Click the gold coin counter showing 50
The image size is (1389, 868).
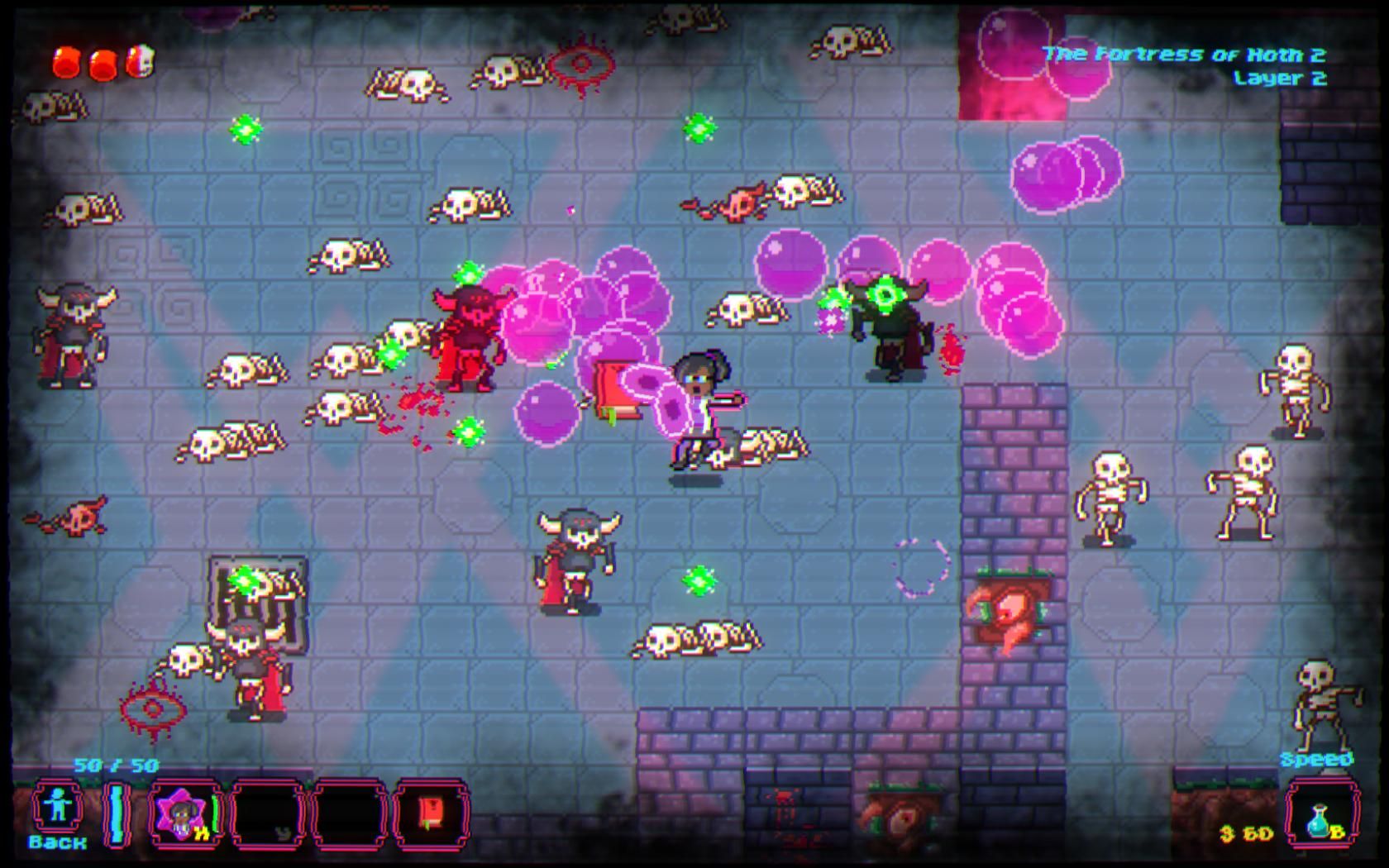1245,831
